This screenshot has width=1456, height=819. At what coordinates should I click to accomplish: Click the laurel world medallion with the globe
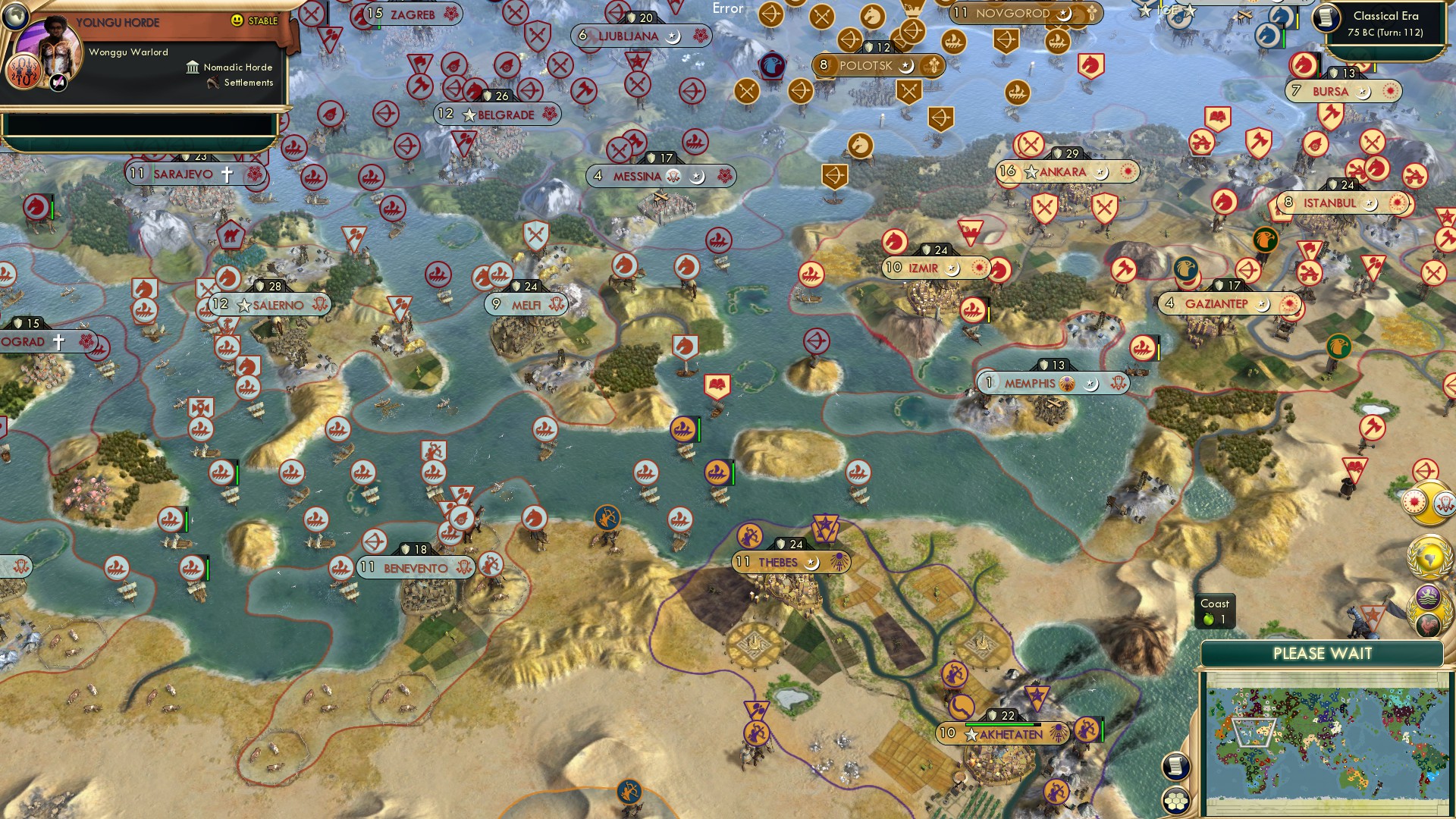tap(1429, 556)
